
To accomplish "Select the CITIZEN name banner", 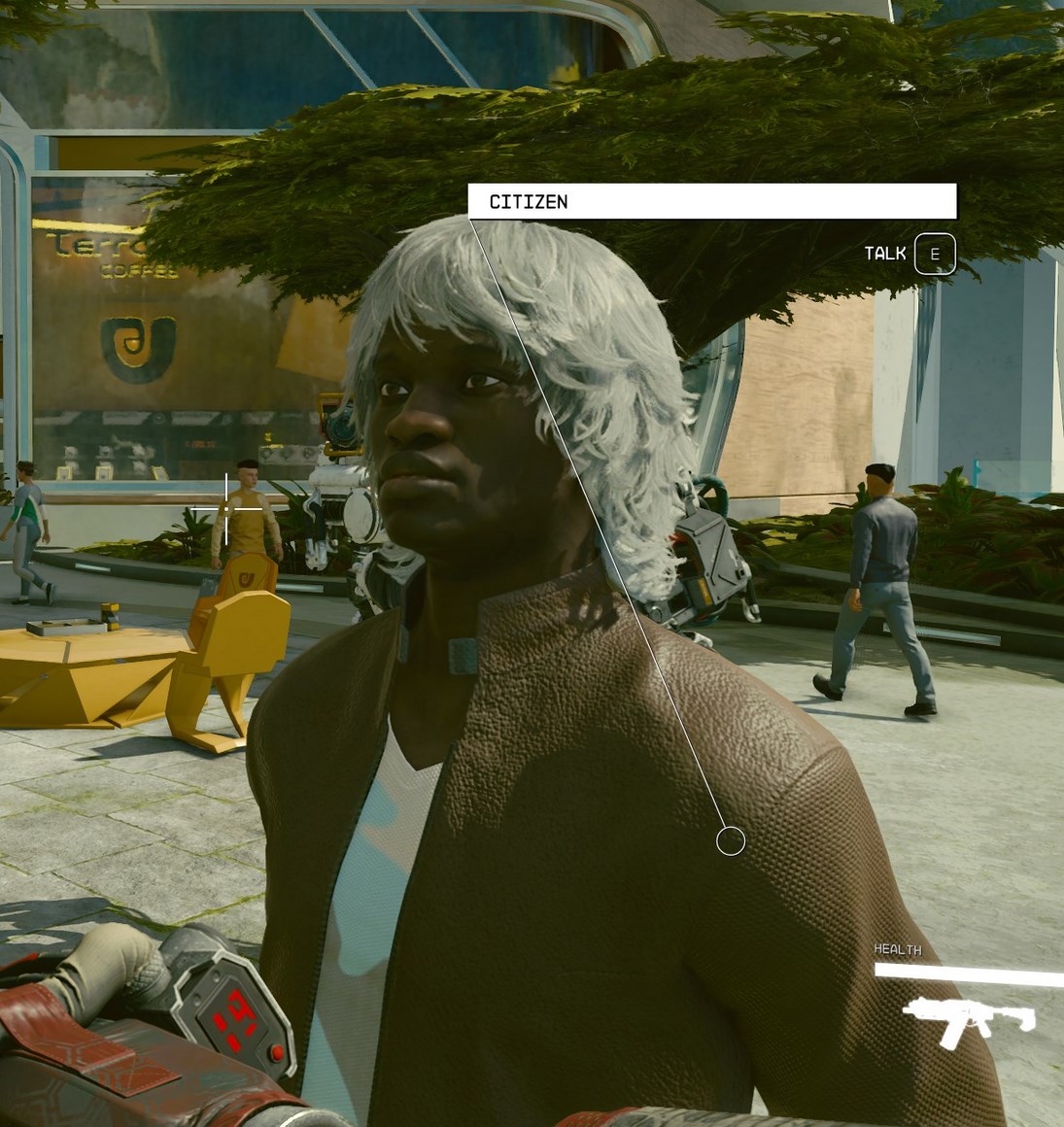I will [x=711, y=202].
